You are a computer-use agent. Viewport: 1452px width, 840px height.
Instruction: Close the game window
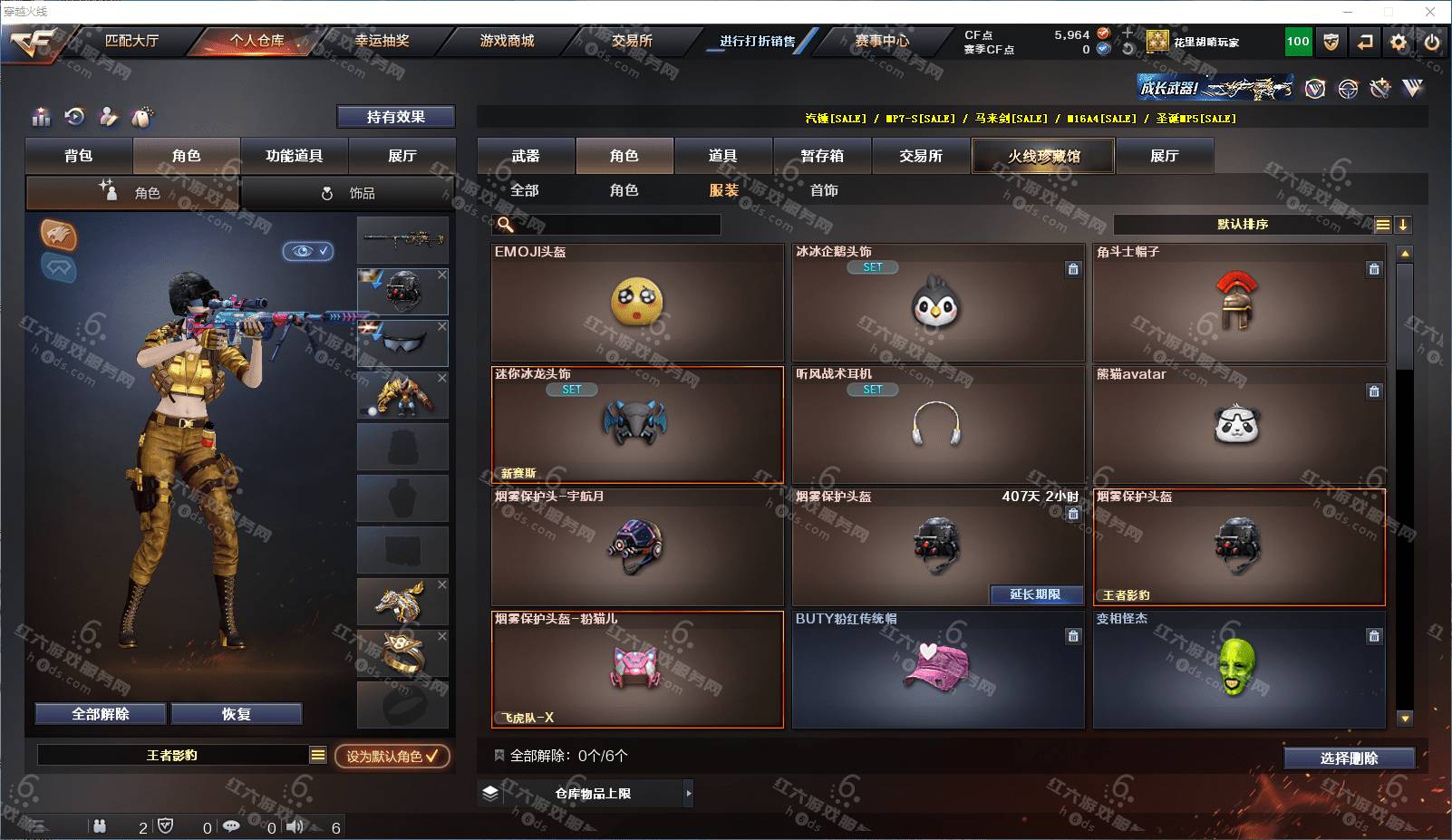1430,12
